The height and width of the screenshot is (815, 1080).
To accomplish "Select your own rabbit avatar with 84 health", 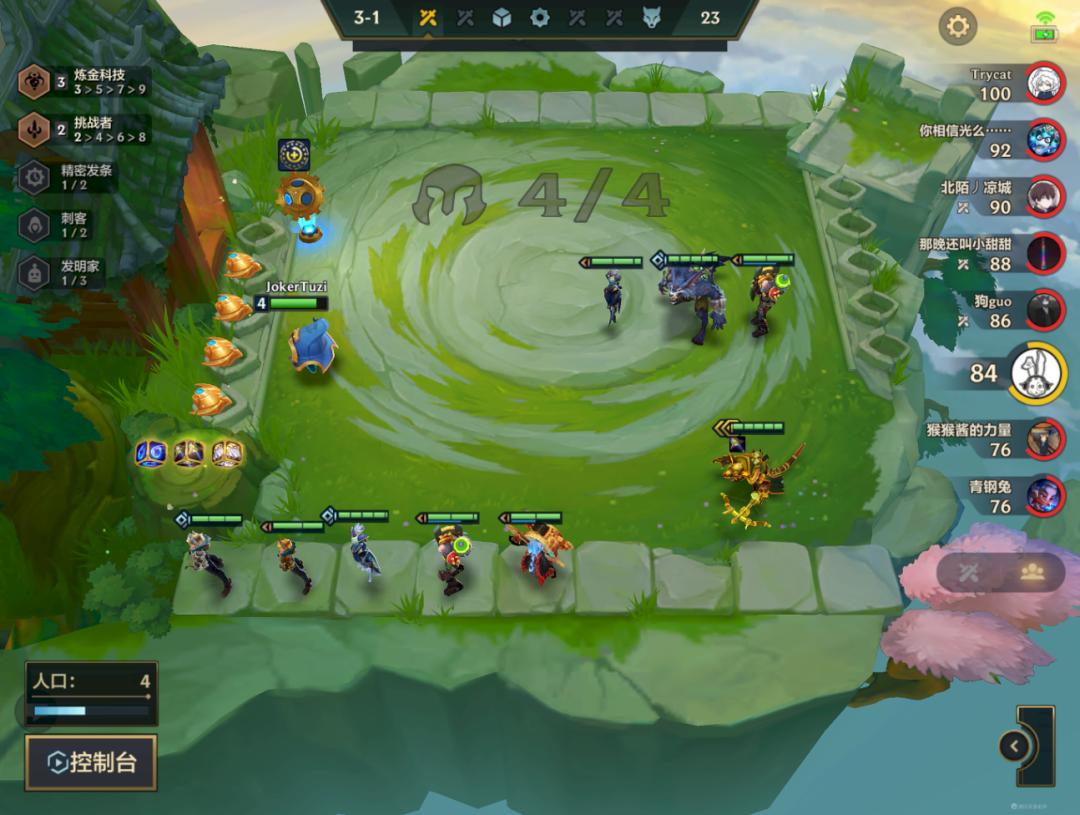I will point(1037,373).
